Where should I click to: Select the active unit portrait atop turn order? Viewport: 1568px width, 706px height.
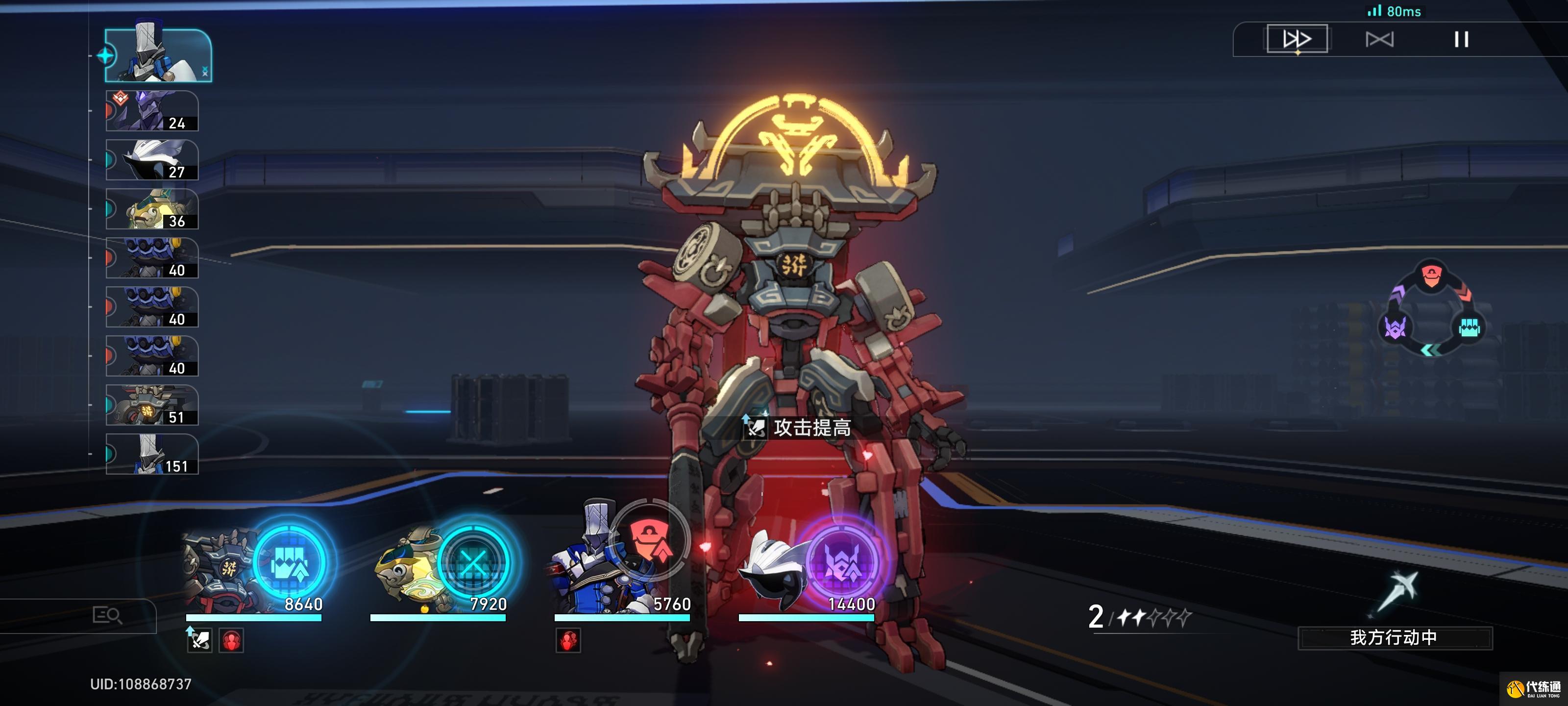[158, 55]
